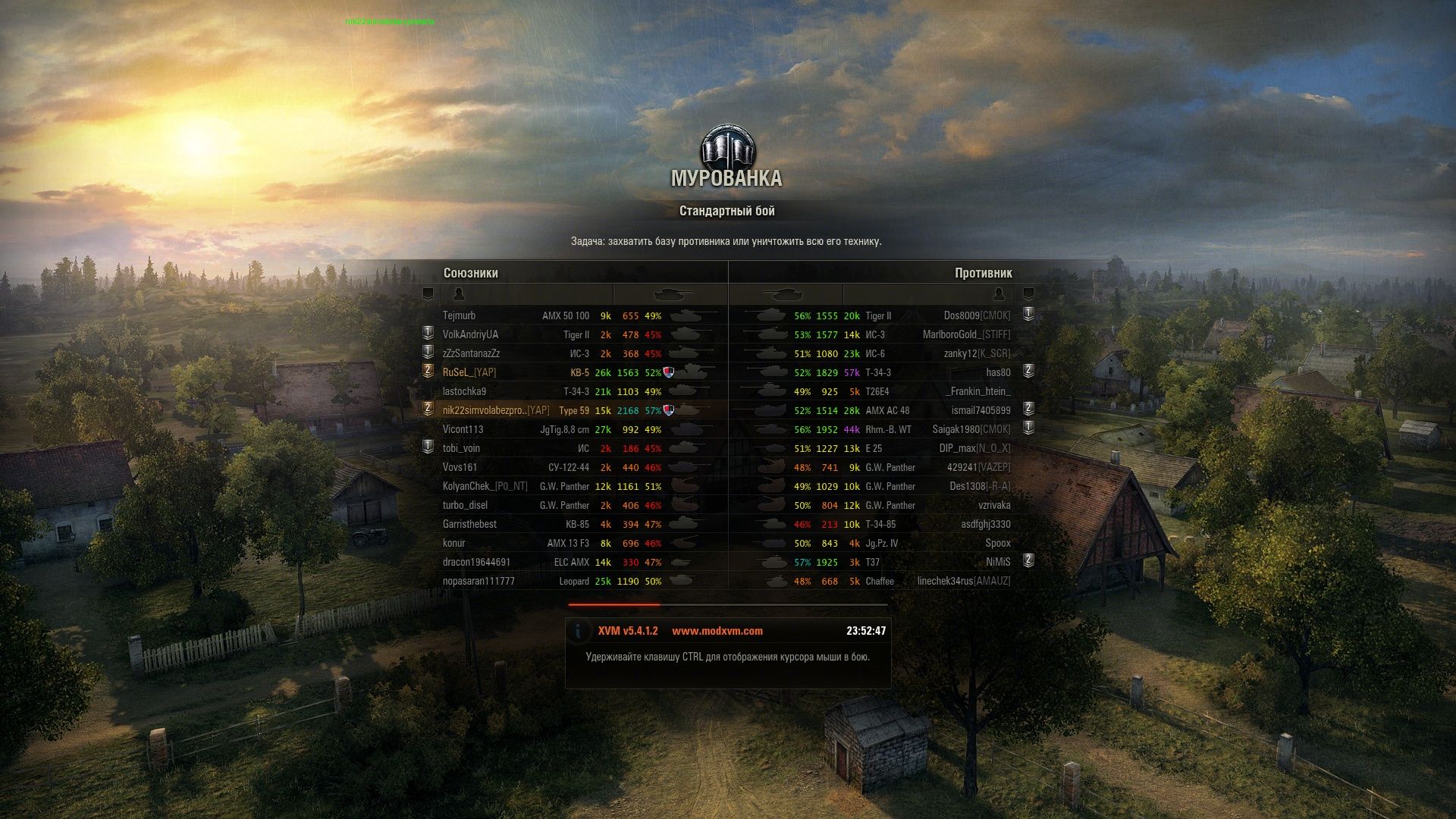The width and height of the screenshot is (1456, 819).
Task: Choose RuSeL_[YAP] row with the KB-5 tank
Action: [469, 372]
